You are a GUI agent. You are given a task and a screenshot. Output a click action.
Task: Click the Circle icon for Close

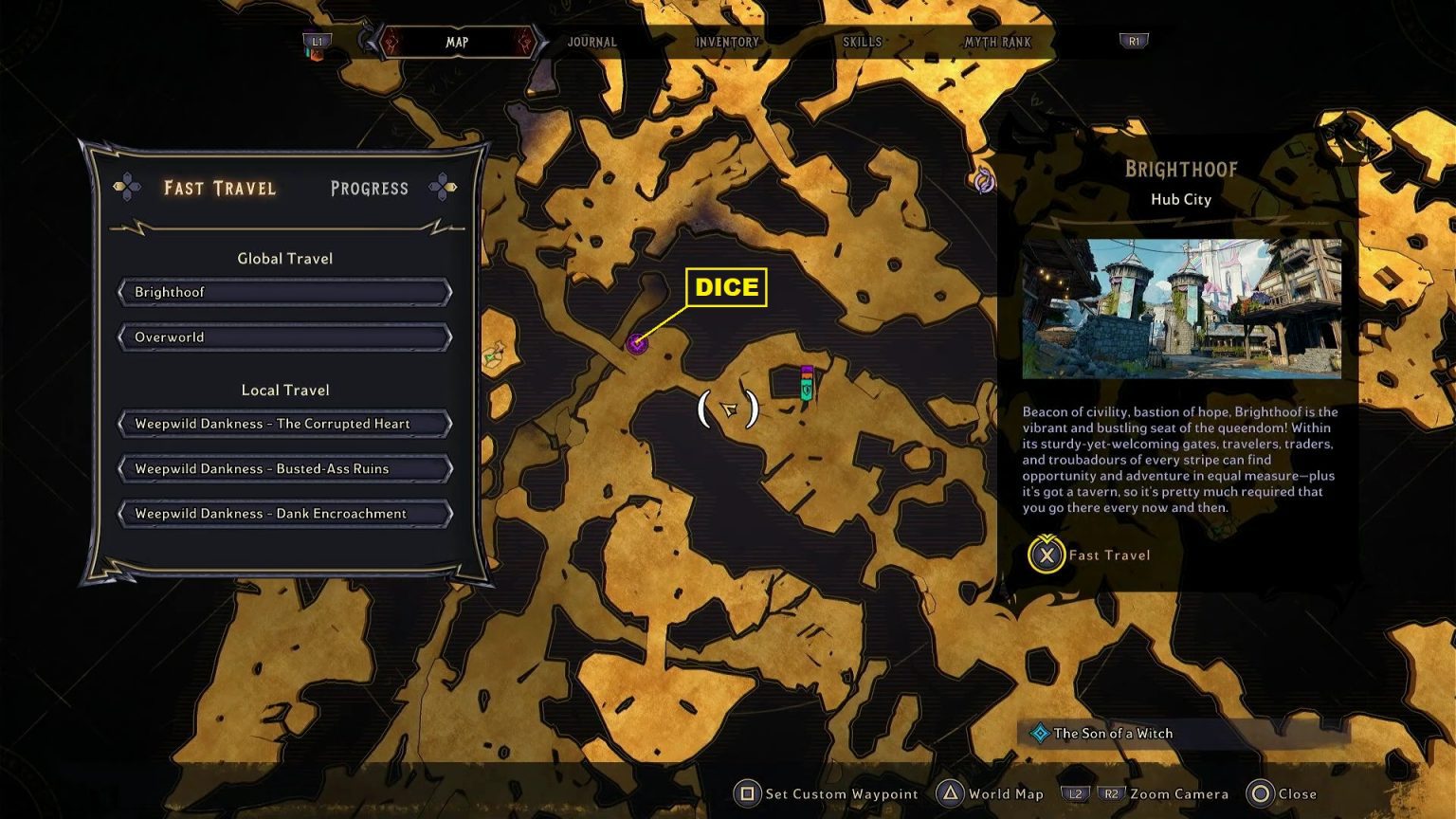tap(1261, 793)
